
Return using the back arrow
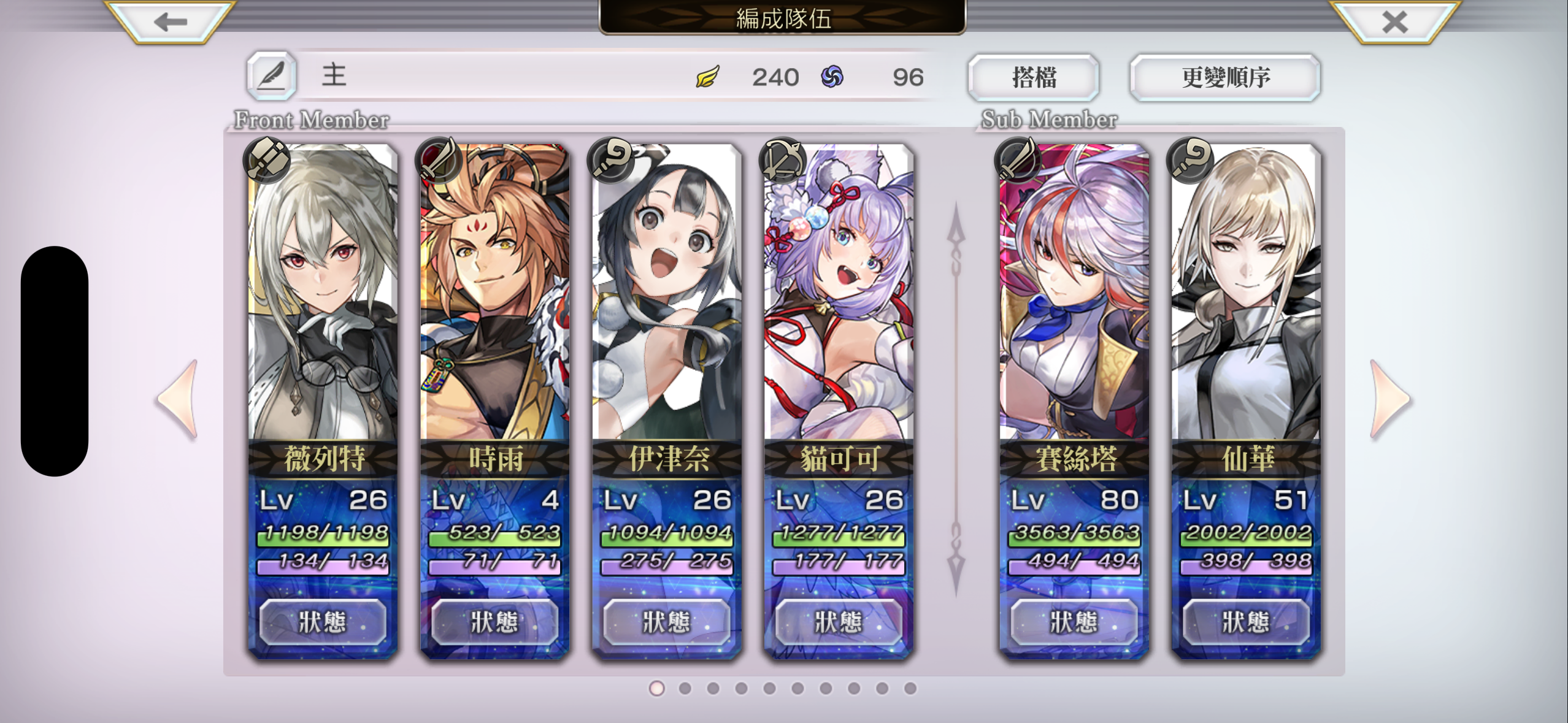coord(167,23)
